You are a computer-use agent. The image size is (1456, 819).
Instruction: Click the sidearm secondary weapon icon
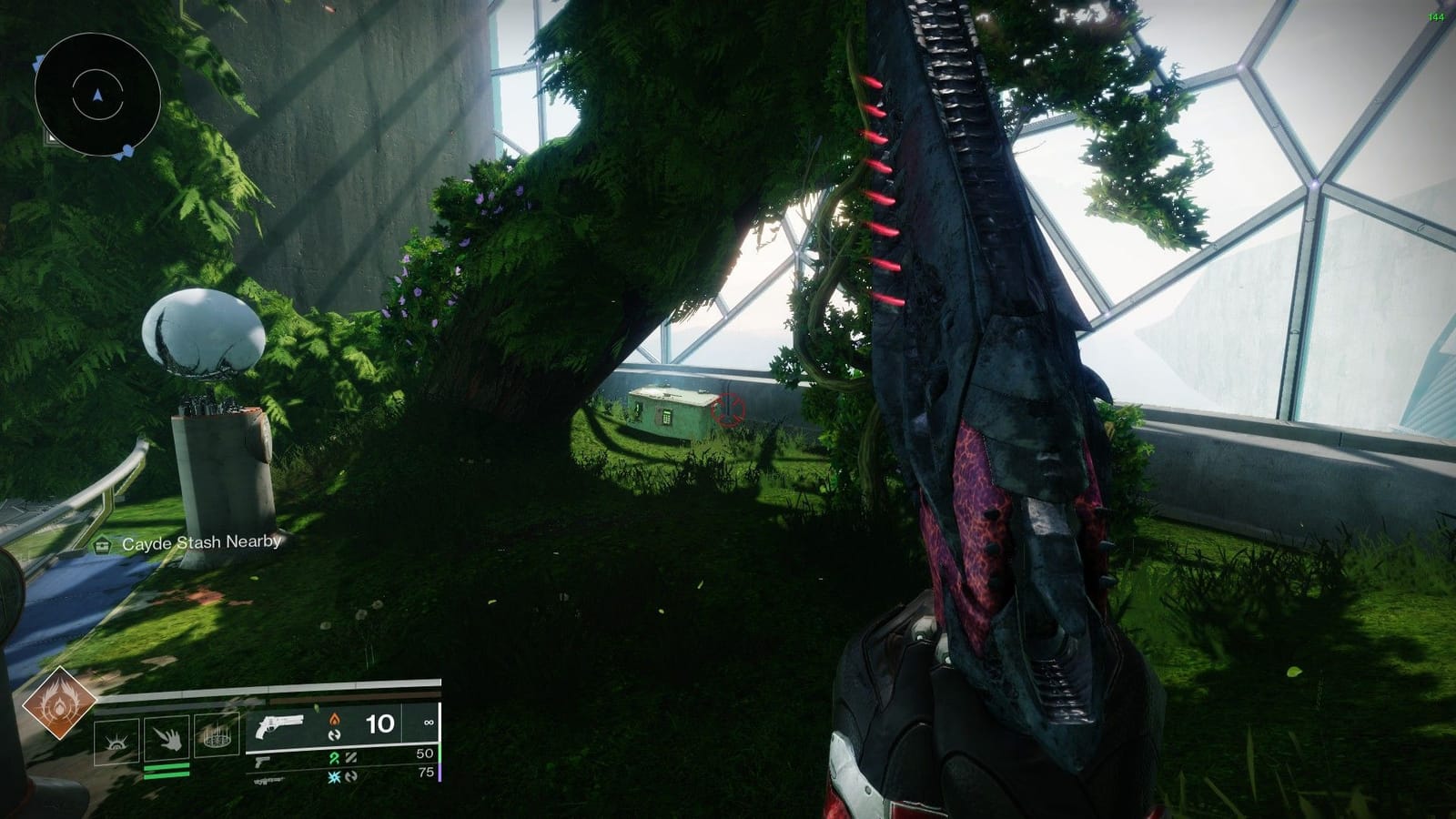(x=263, y=763)
